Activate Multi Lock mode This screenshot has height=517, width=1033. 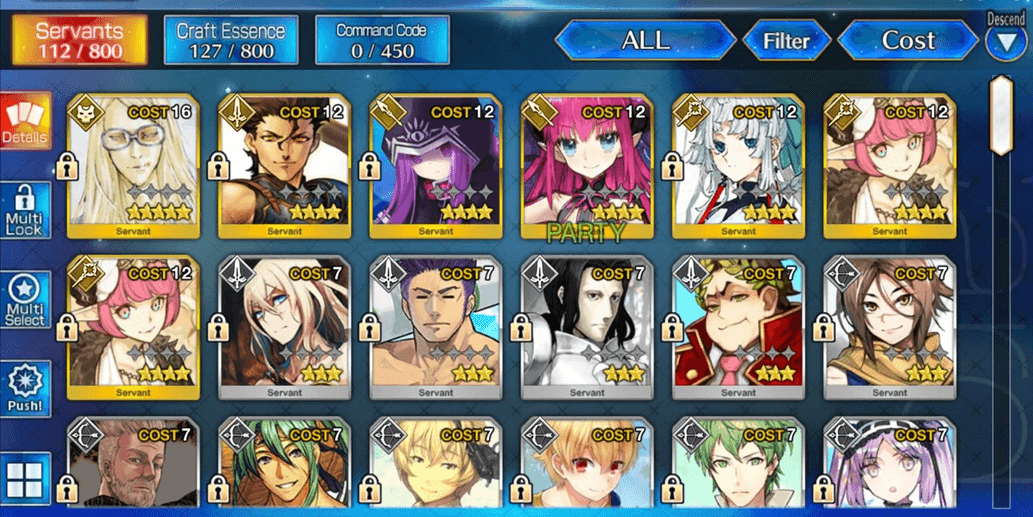pos(26,211)
